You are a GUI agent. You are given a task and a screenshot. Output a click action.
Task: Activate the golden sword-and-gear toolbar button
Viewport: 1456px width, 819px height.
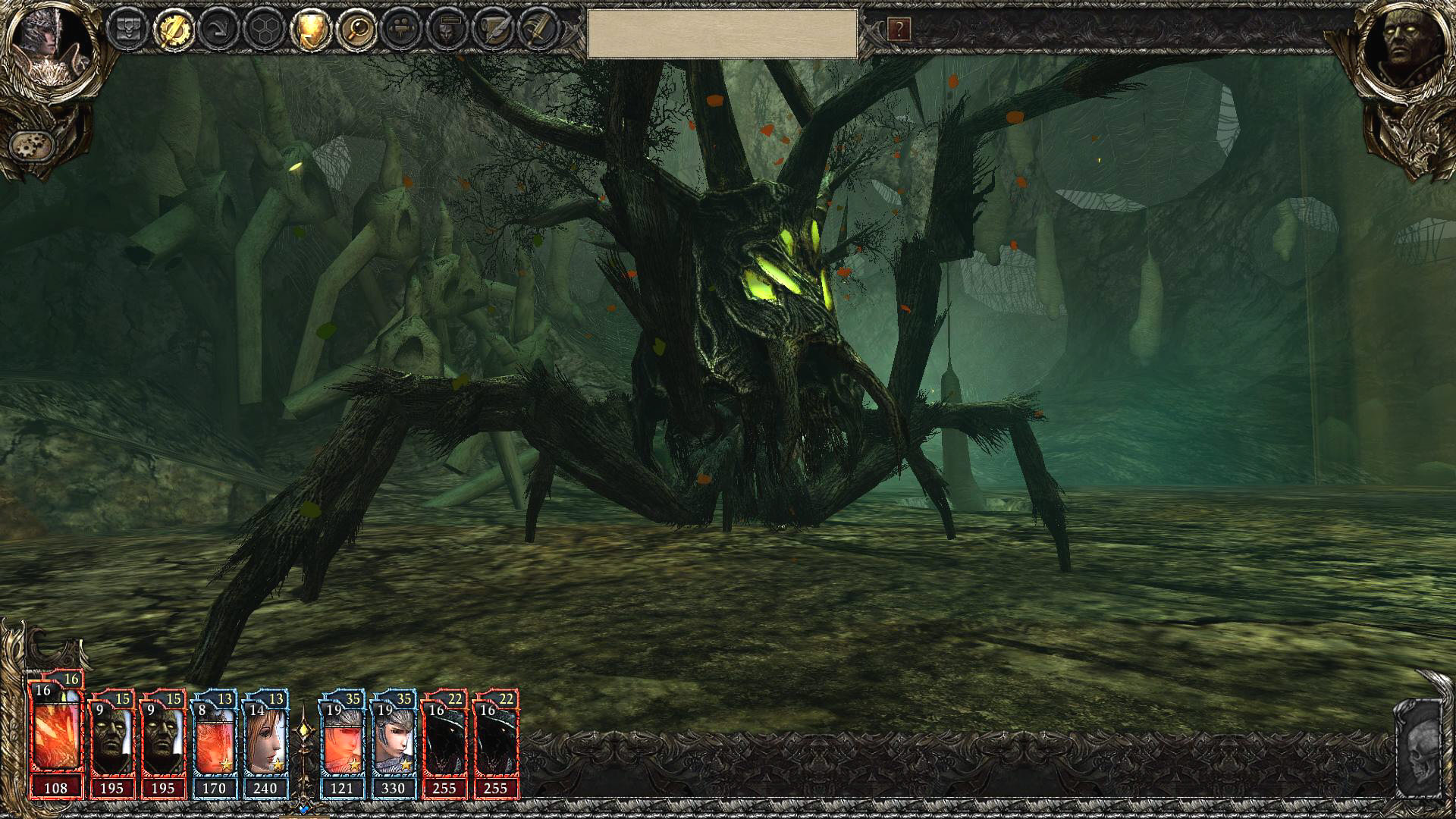coord(174,30)
